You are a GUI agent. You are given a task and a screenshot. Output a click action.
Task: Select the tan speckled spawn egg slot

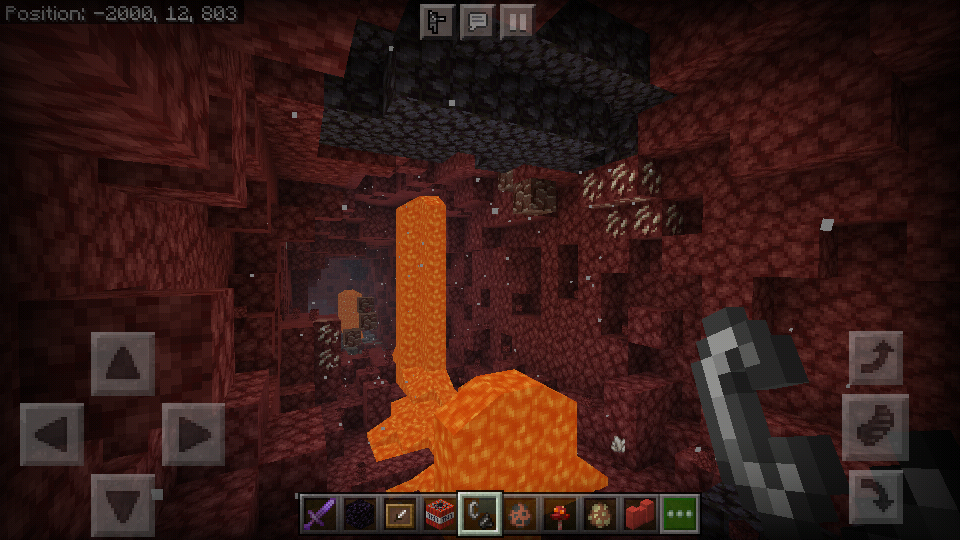(599, 514)
